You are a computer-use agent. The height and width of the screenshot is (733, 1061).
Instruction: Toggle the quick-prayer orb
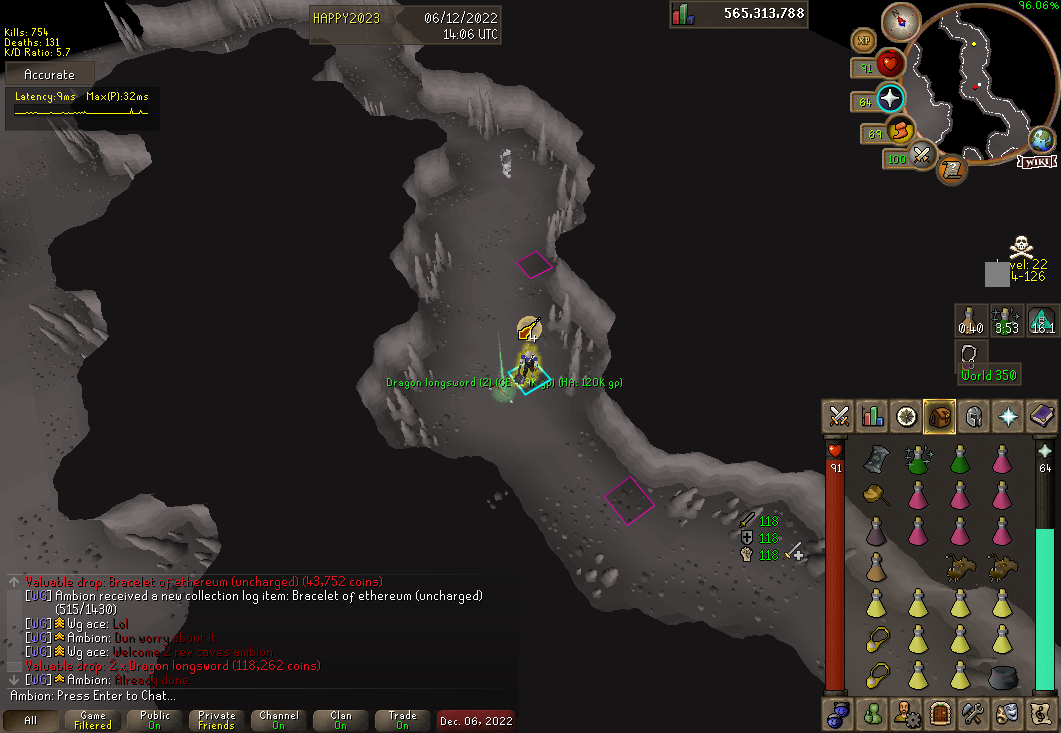(x=889, y=99)
